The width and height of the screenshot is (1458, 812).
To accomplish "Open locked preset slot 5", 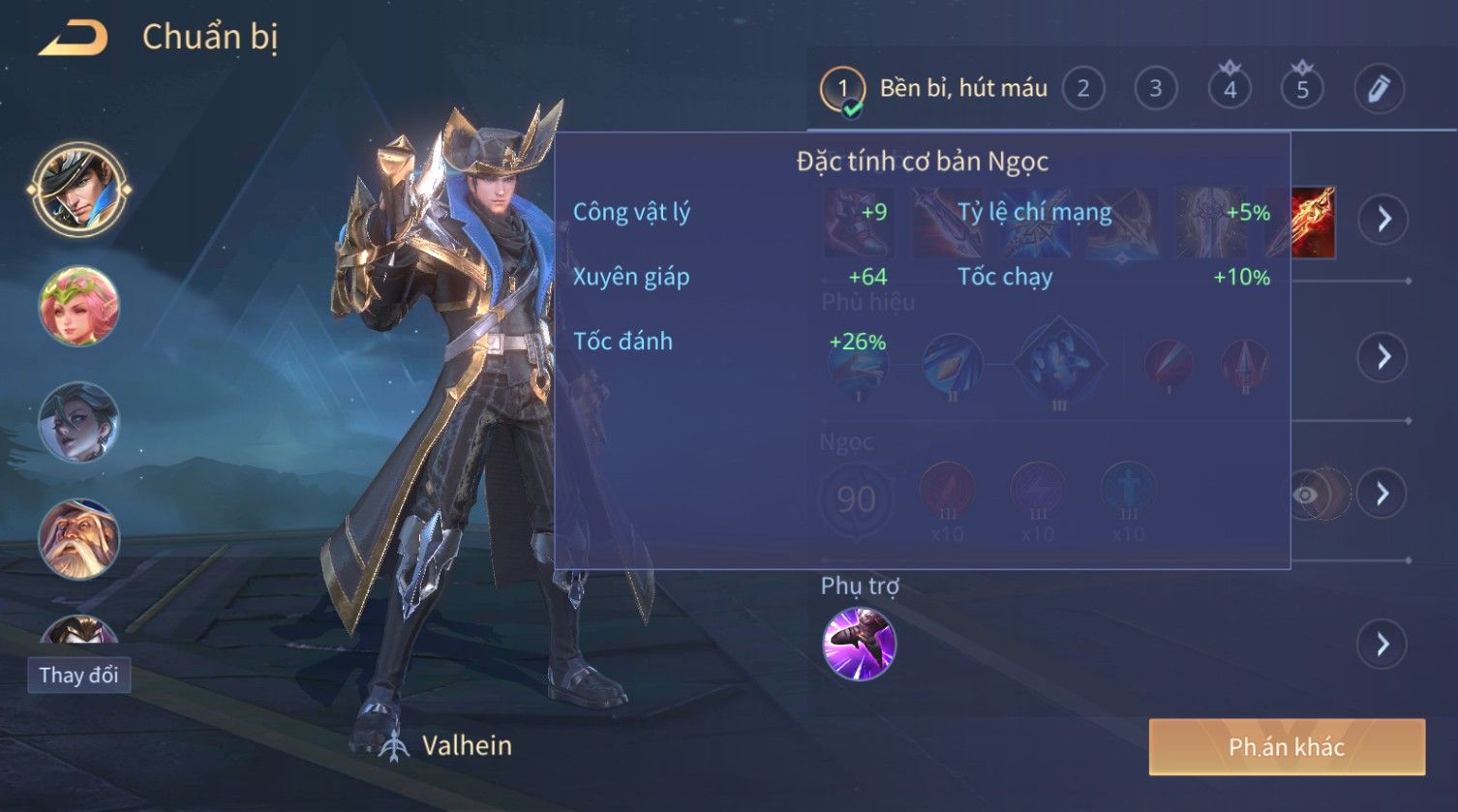I will (1302, 89).
